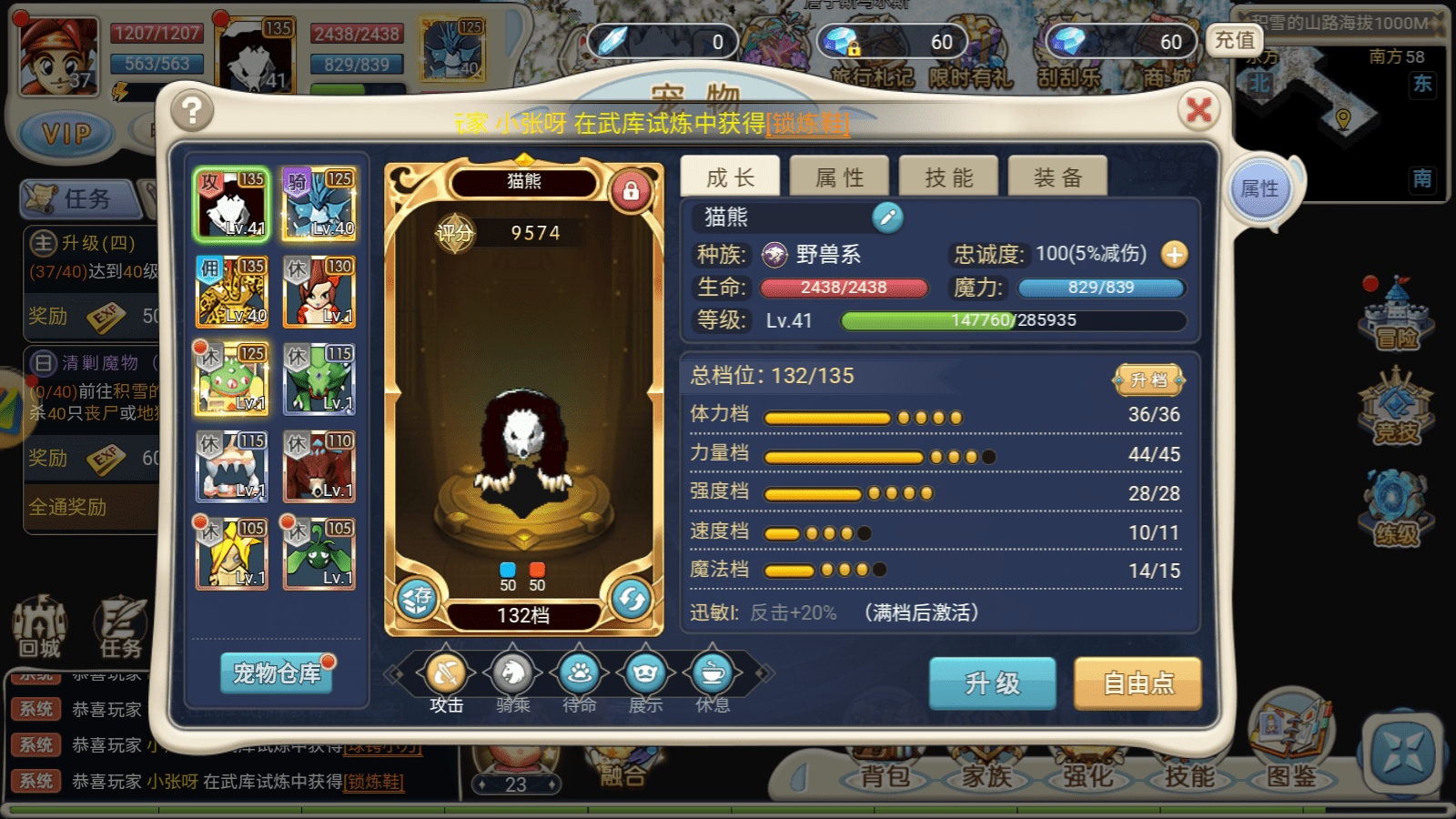Edit the pet name with the pencil icon
This screenshot has height=819, width=1456.
tap(887, 217)
